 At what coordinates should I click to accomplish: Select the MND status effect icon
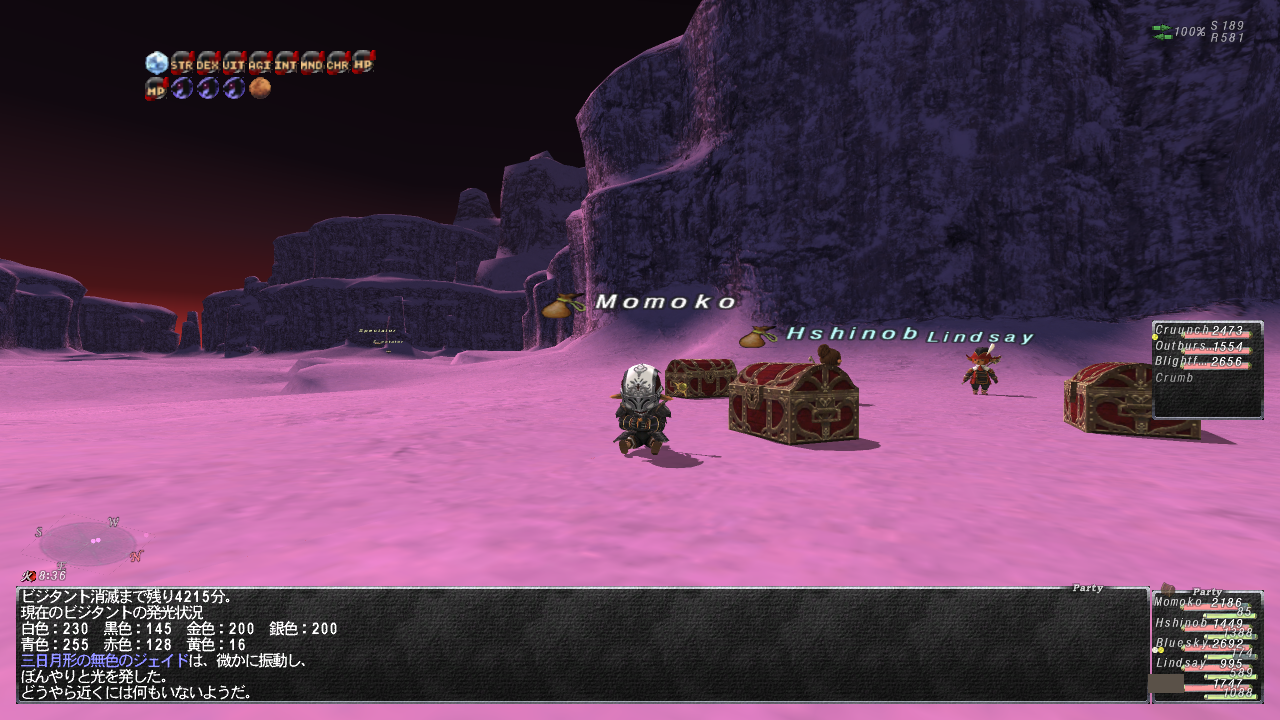(312, 63)
